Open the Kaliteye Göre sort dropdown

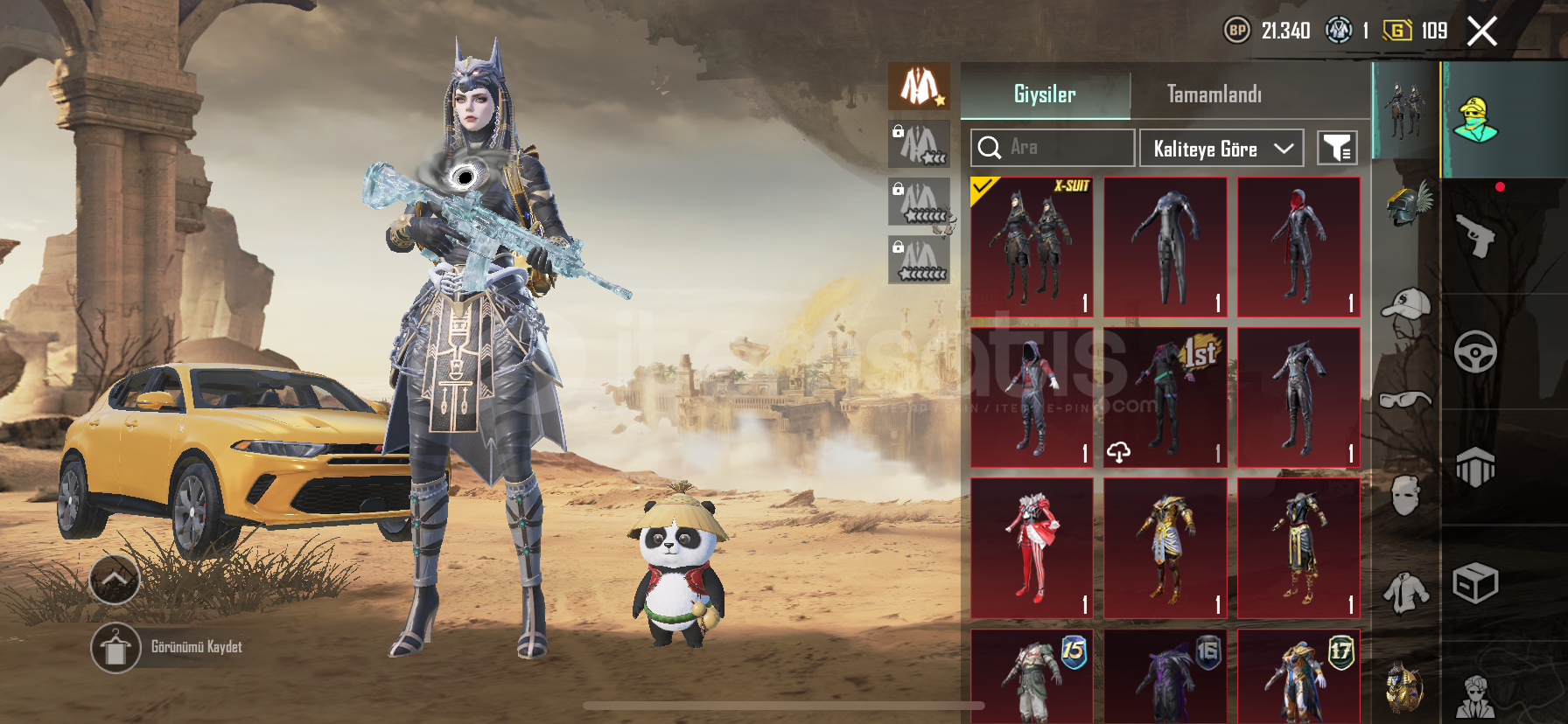pos(1221,149)
